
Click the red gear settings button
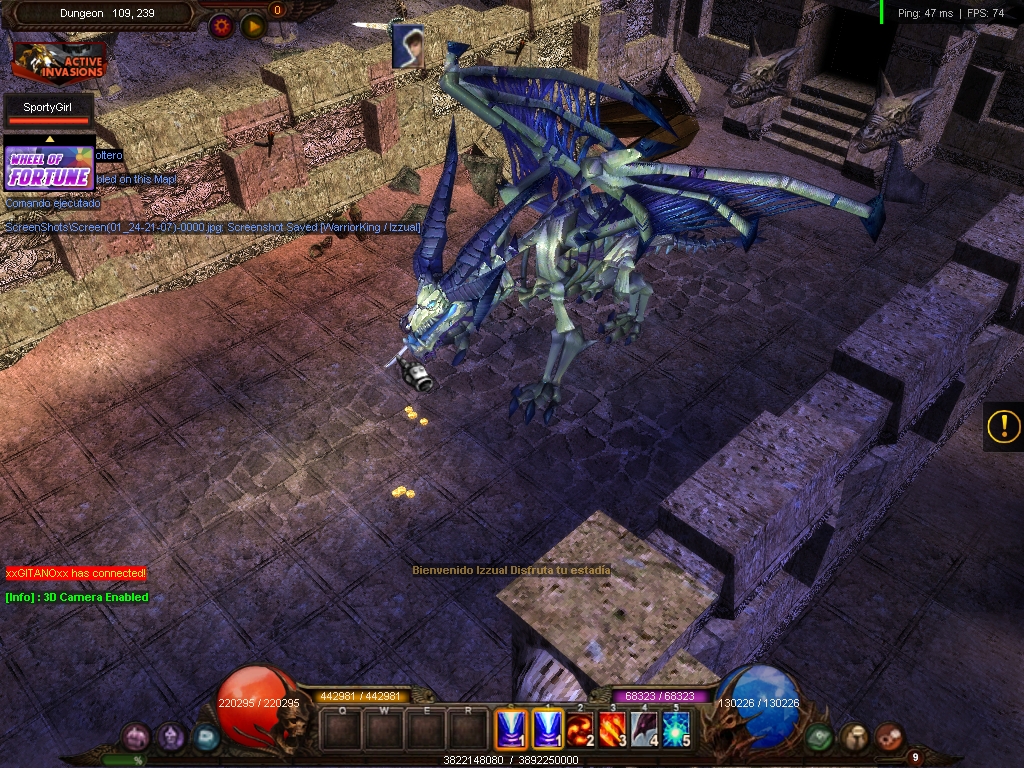click(221, 26)
